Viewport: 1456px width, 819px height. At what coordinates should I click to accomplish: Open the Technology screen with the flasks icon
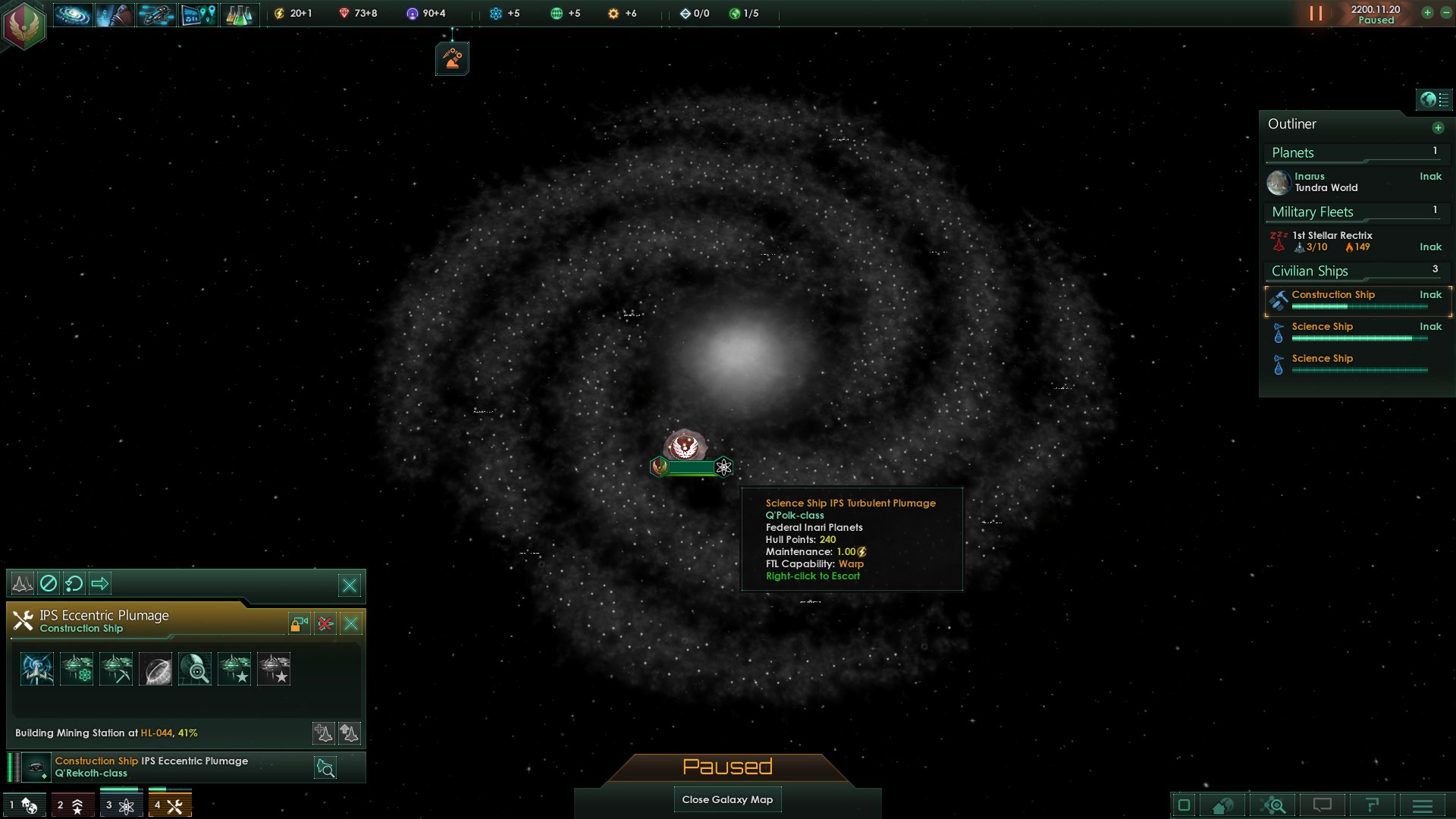coord(239,14)
